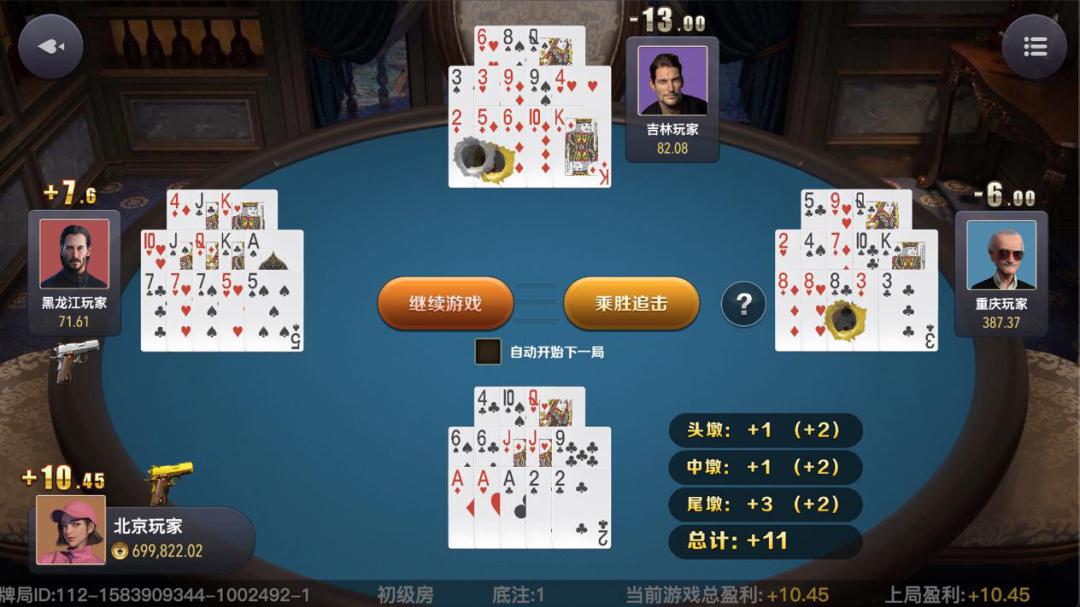Viewport: 1080px width, 607px height.
Task: View 黑龙江玩家 player avatar
Action: [x=74, y=254]
